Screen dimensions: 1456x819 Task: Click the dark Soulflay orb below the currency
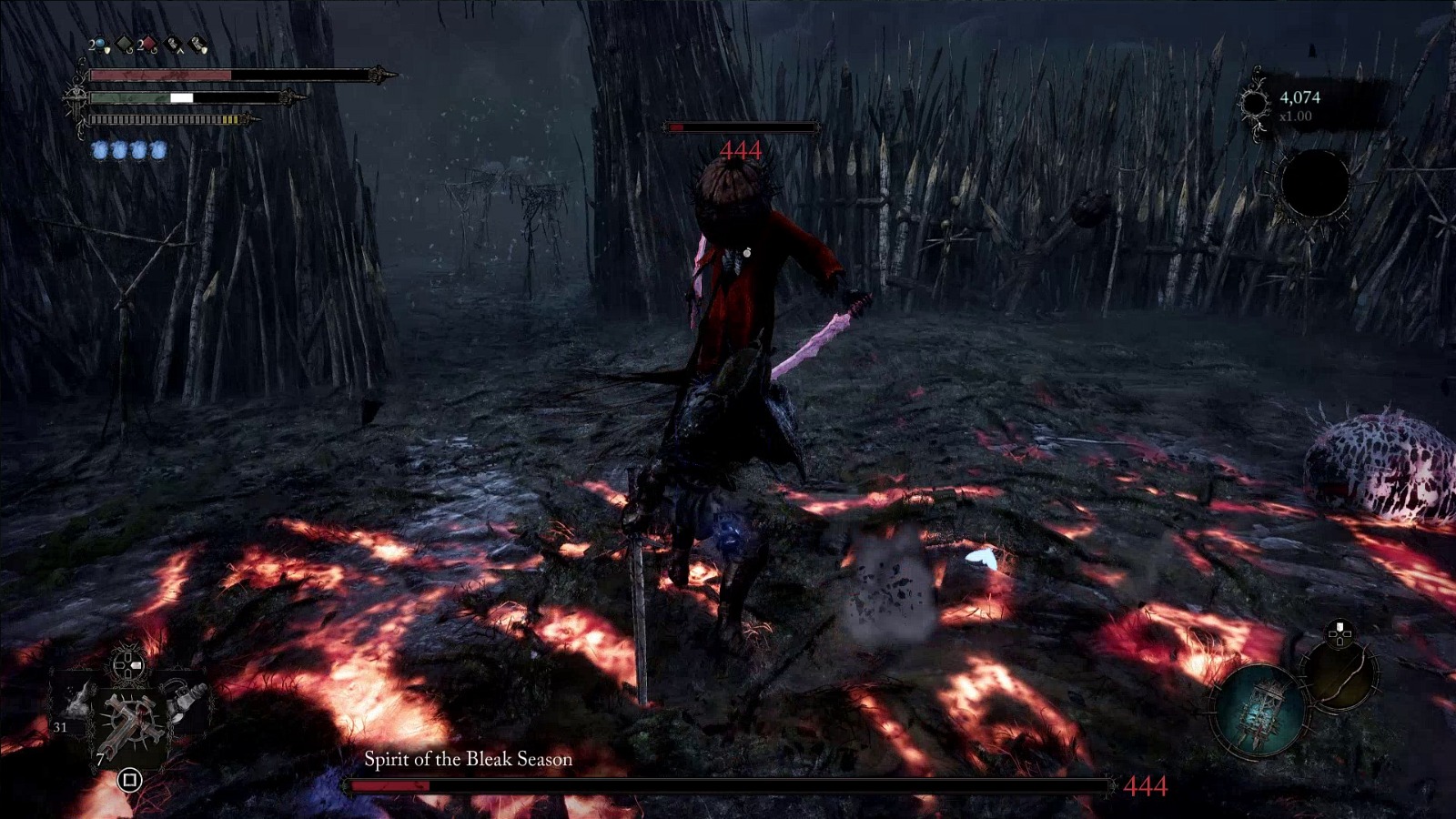point(1315,184)
